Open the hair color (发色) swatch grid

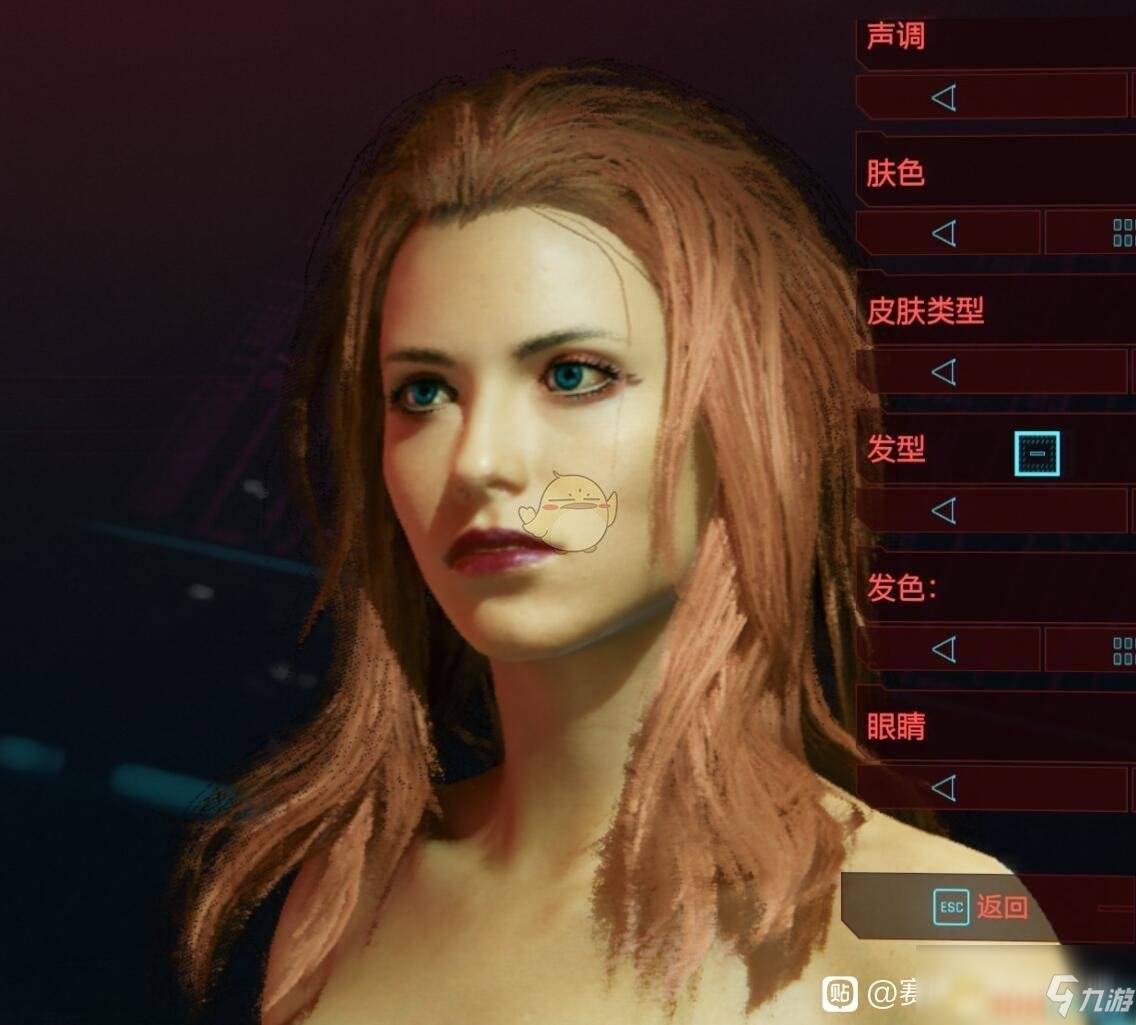(1124, 652)
